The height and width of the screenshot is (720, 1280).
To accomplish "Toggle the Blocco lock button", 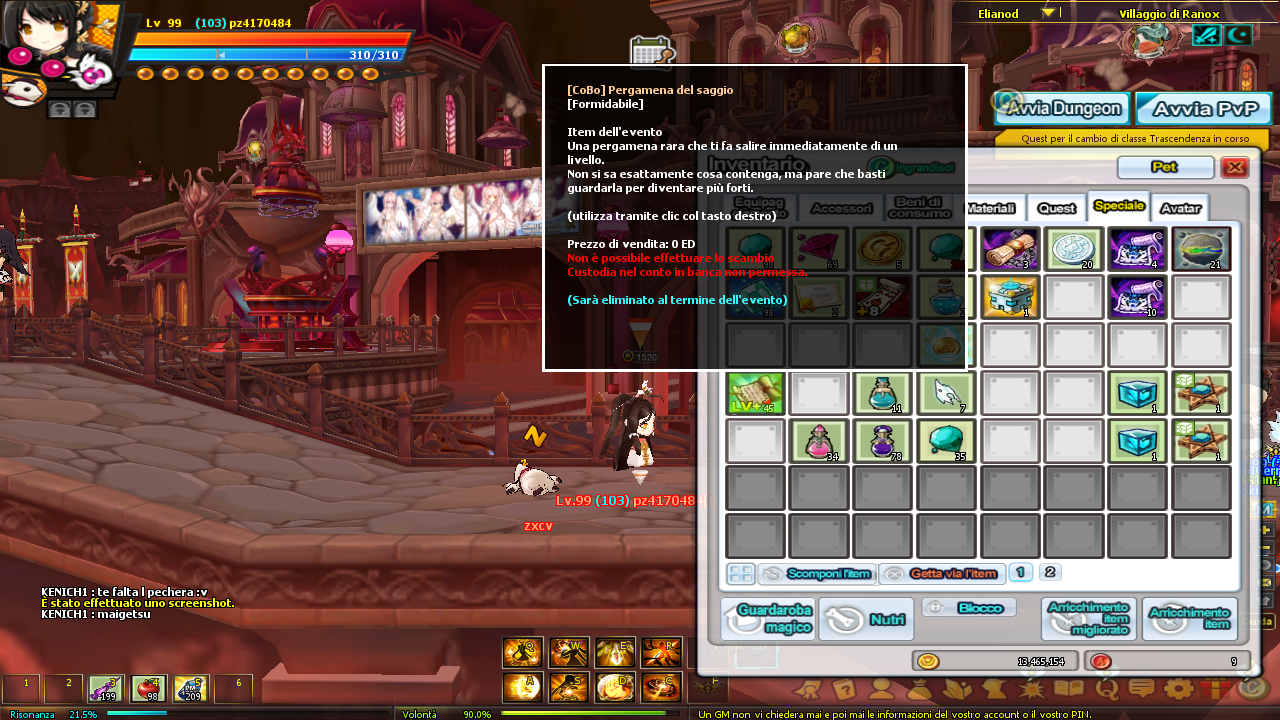I will click(968, 608).
